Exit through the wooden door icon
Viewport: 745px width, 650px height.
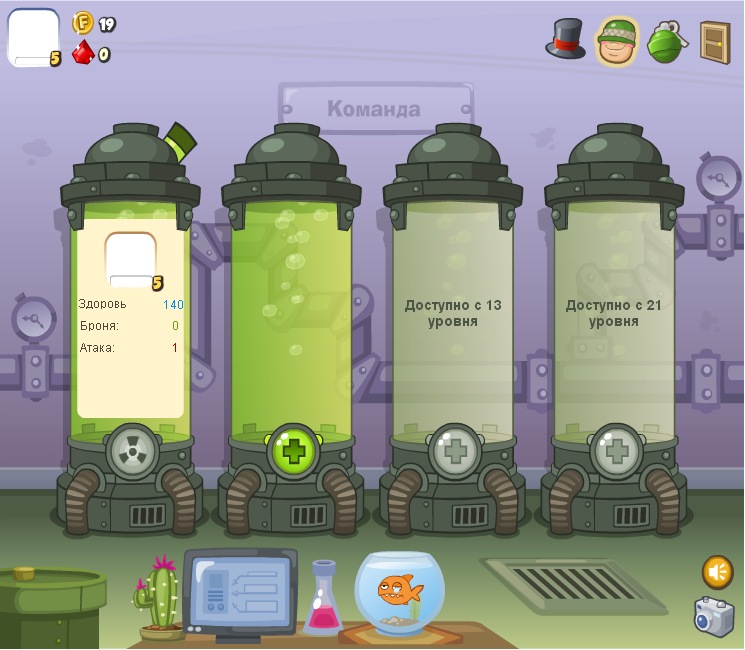pos(714,42)
